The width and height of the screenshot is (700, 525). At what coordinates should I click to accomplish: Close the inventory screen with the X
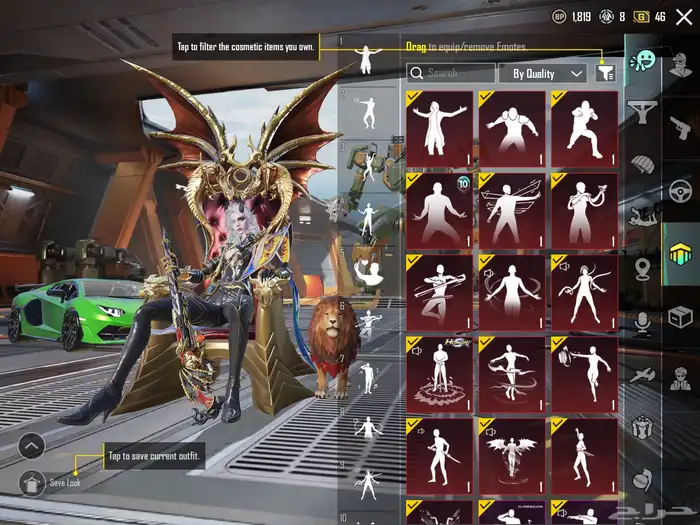(x=684, y=17)
